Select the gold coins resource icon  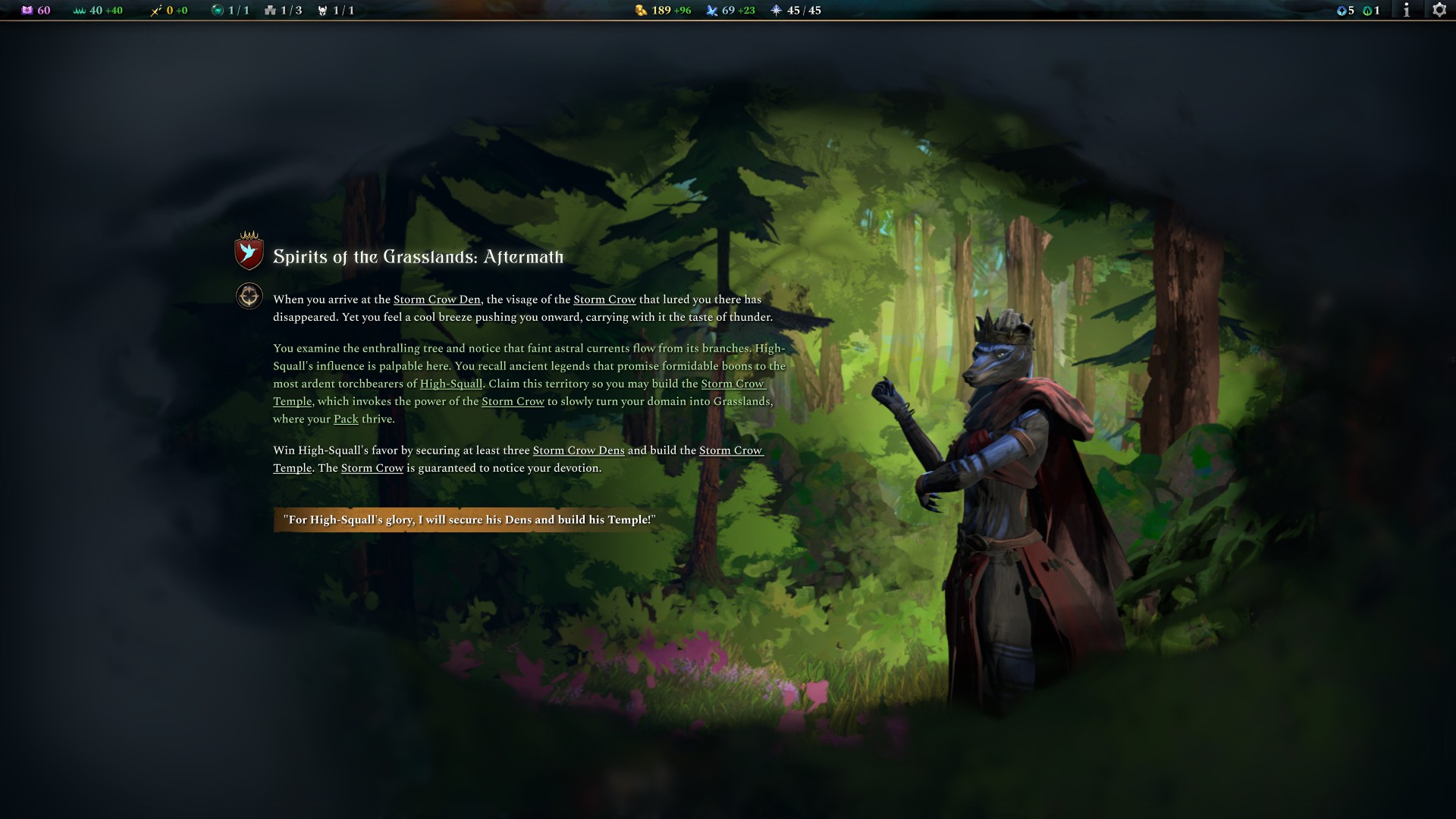pos(640,11)
